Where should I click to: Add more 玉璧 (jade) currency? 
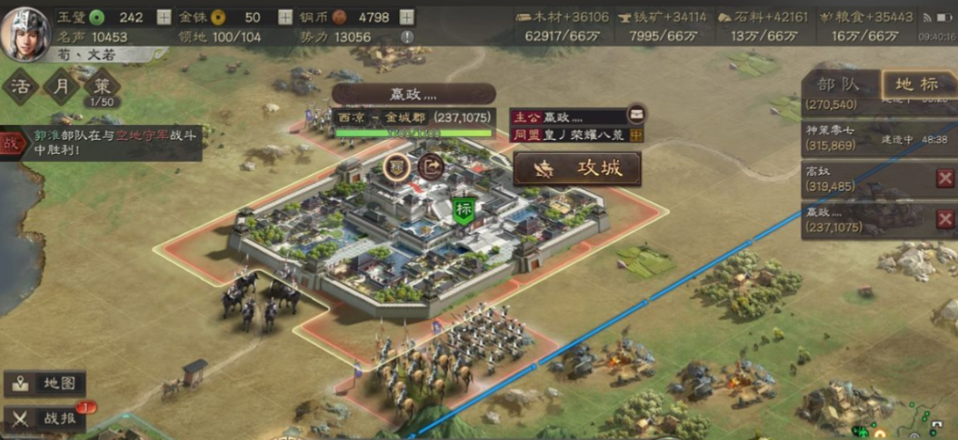tap(165, 17)
